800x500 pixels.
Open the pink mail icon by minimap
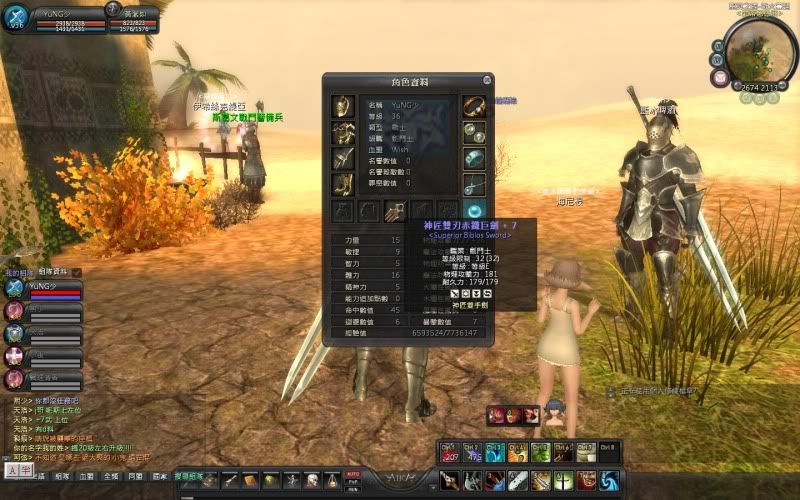[720, 77]
